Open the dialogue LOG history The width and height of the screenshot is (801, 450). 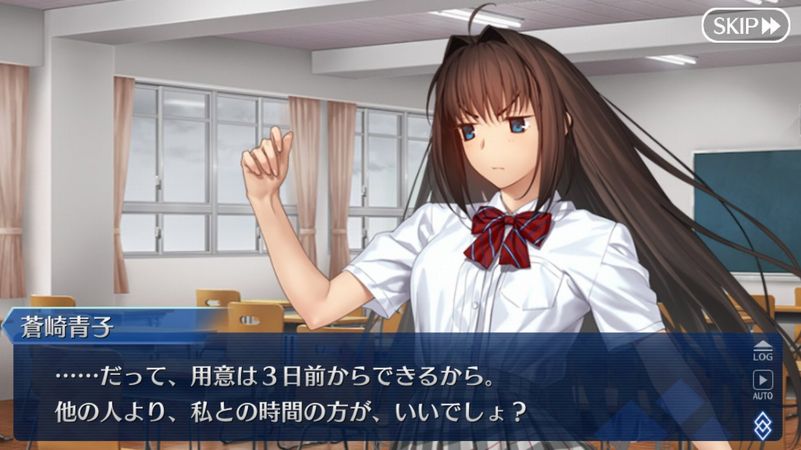[x=763, y=348]
